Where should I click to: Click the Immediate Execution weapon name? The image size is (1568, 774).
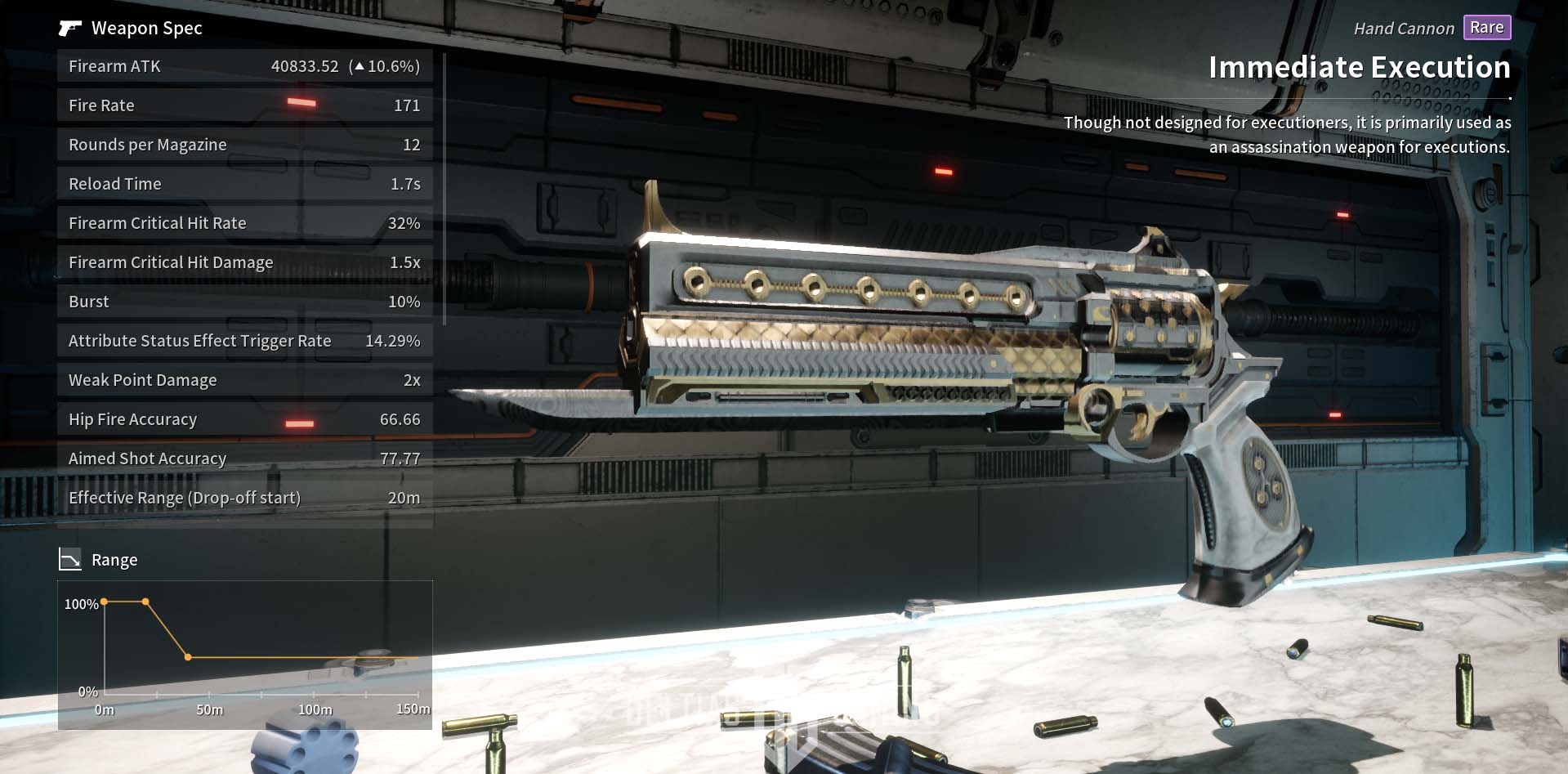pos(1359,67)
